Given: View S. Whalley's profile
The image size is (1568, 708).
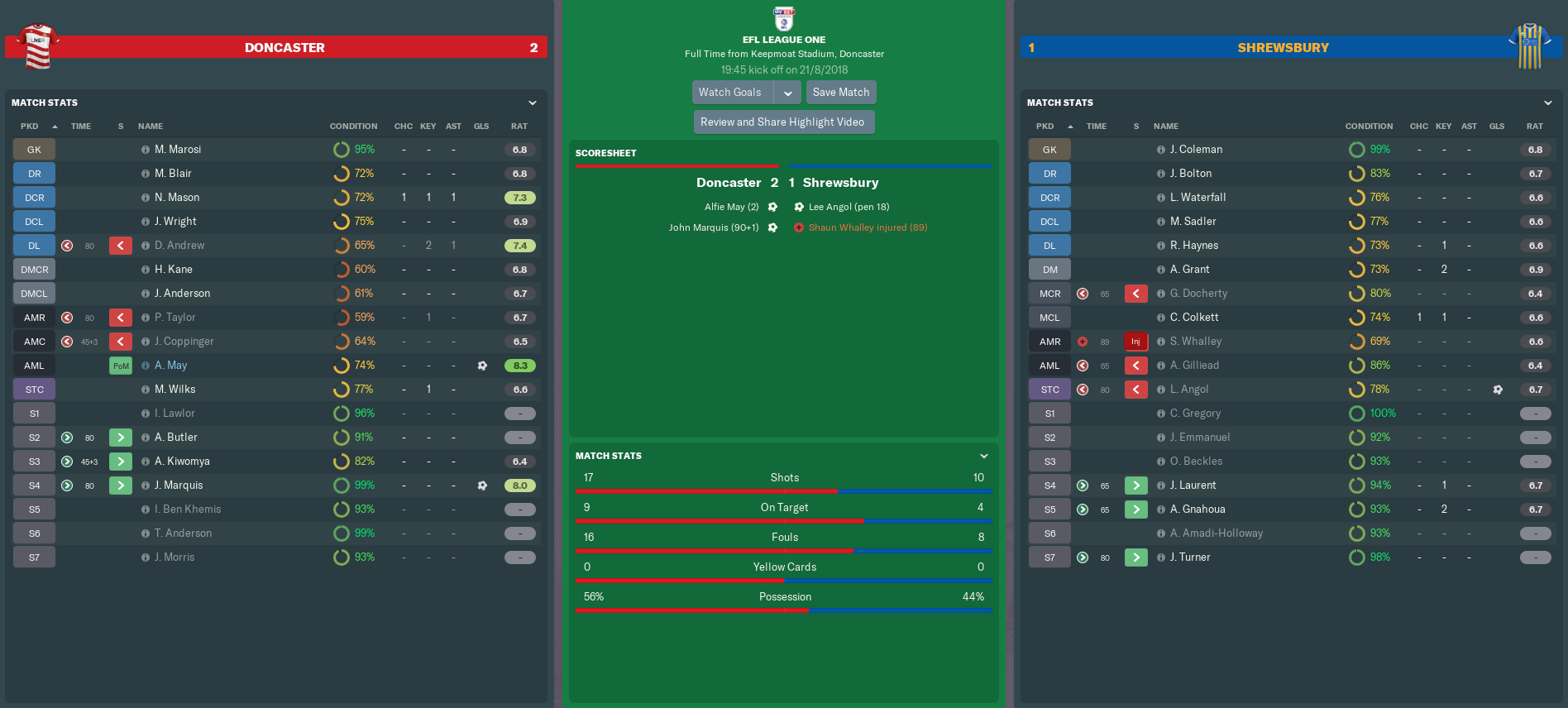Looking at the screenshot, I should point(1196,342).
